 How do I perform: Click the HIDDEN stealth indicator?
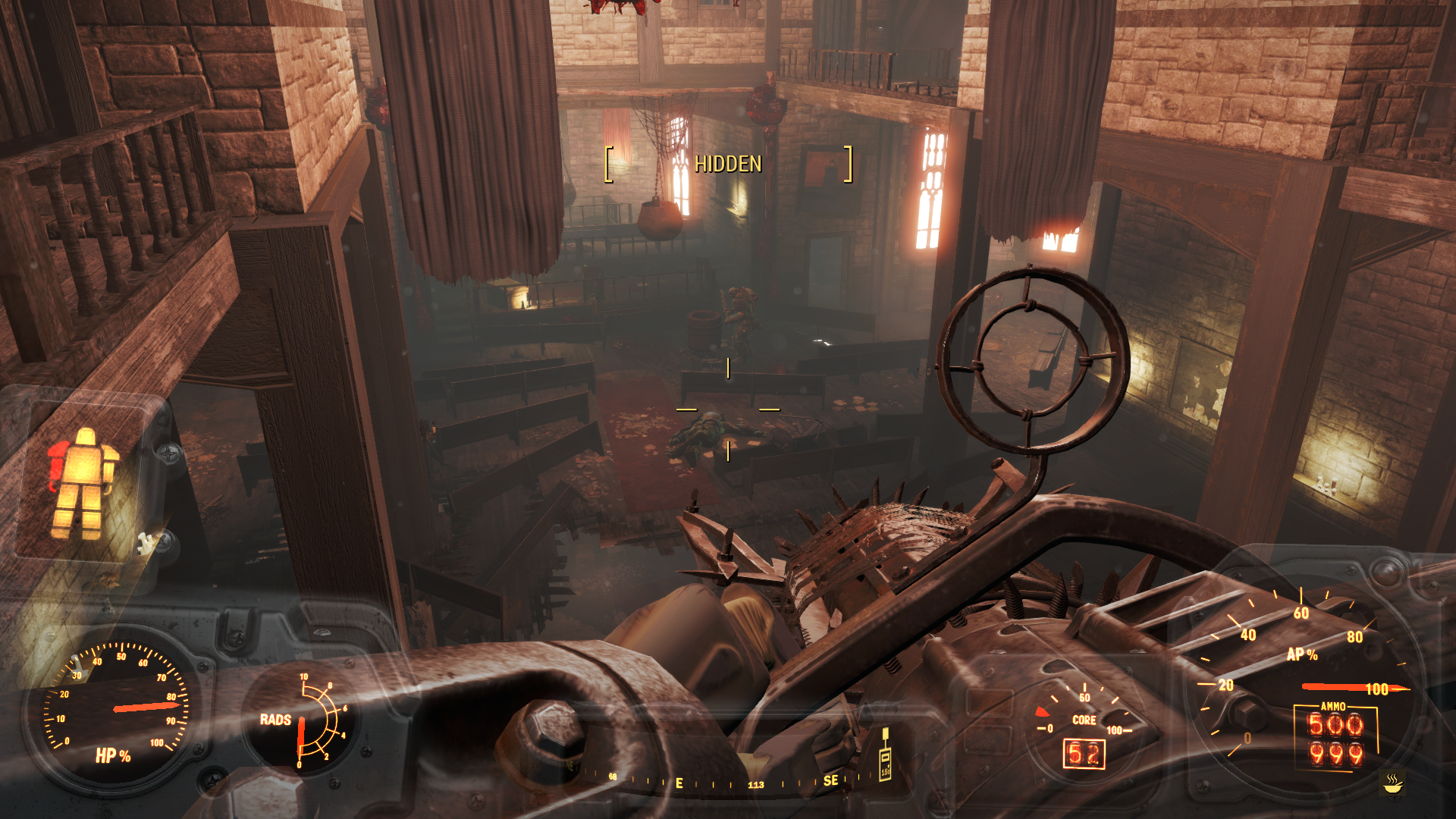tap(728, 164)
